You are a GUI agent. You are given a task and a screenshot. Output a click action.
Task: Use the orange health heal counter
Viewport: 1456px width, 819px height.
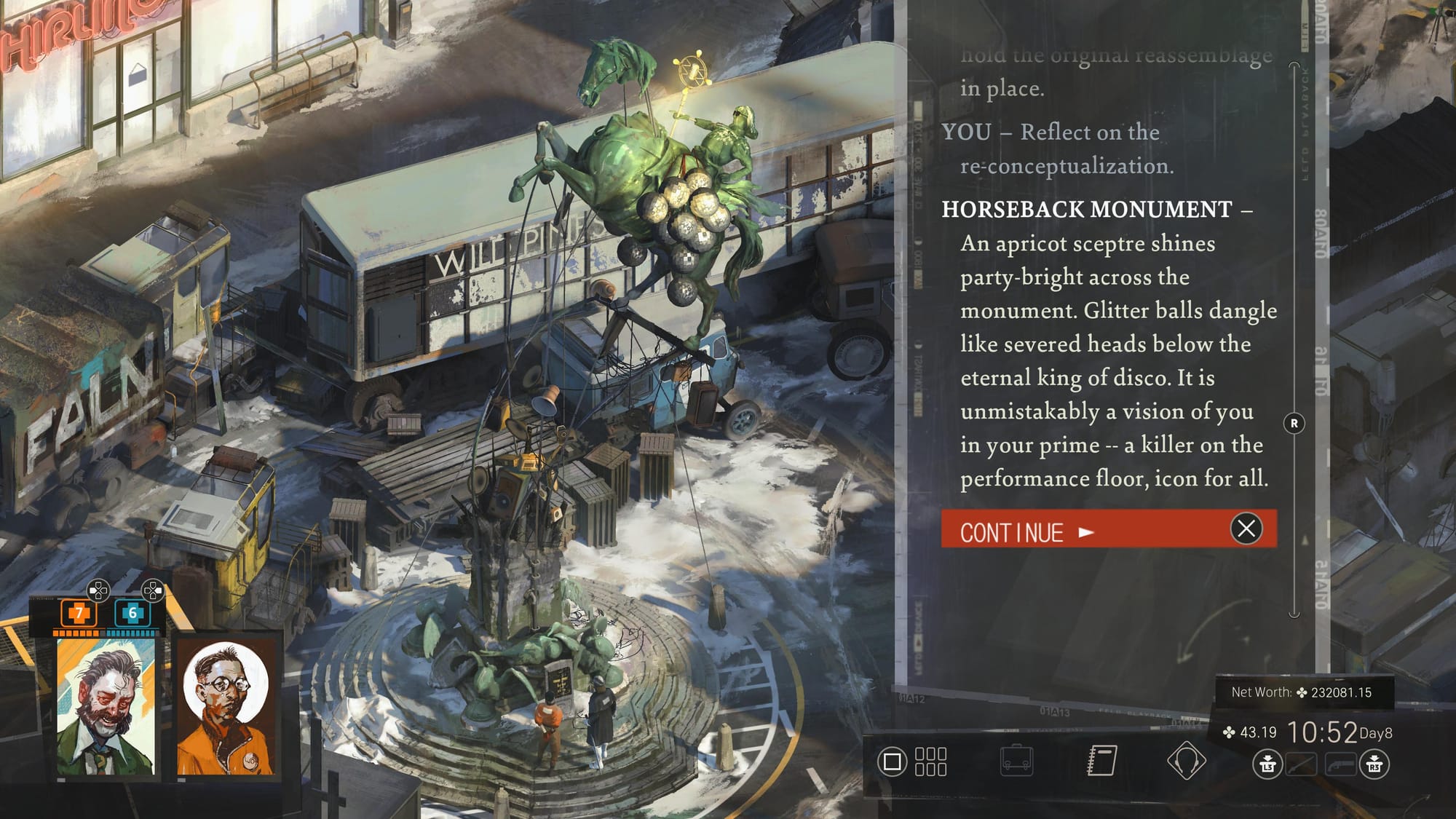79,614
